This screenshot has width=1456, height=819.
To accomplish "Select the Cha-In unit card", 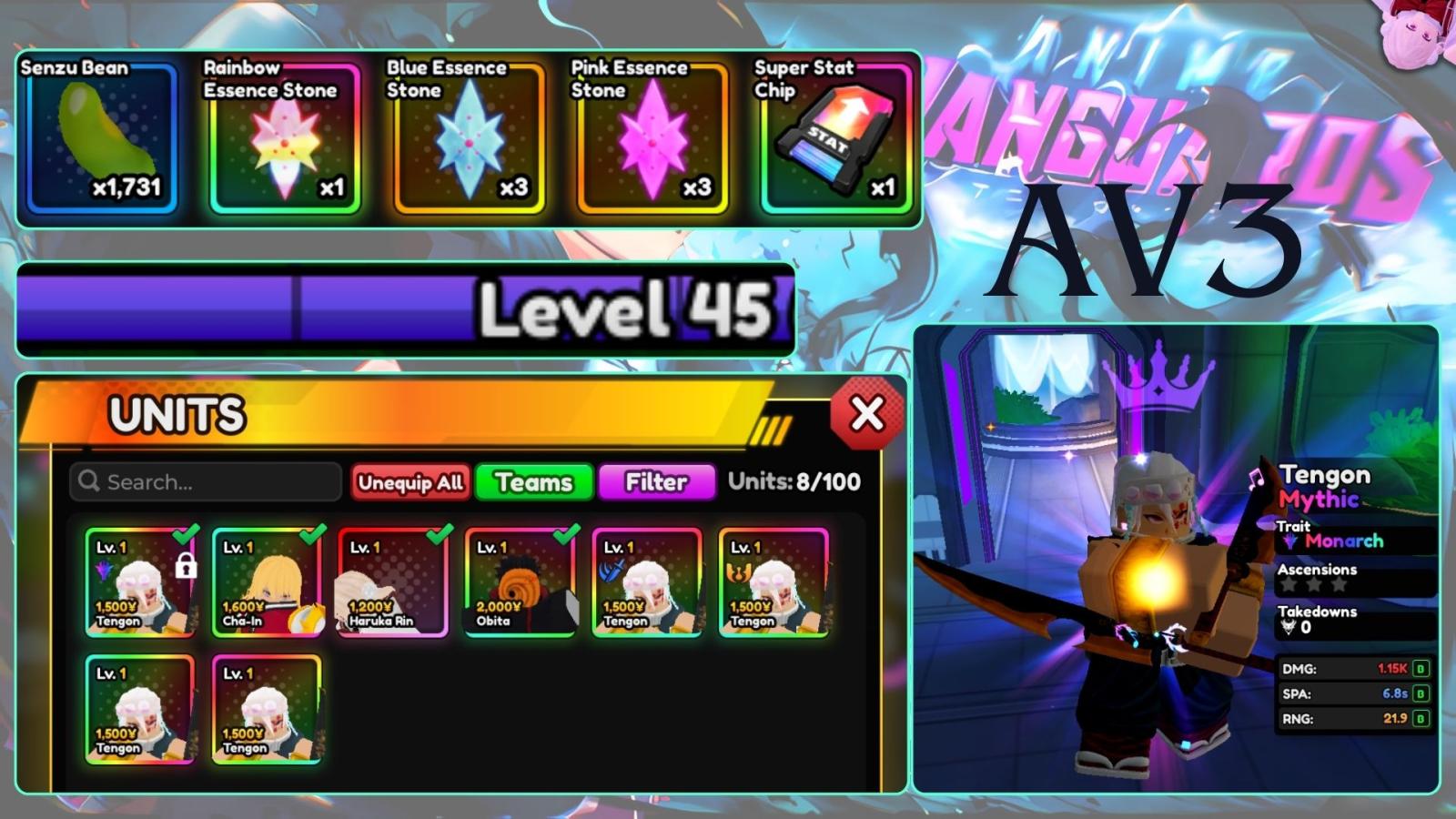I will (268, 582).
